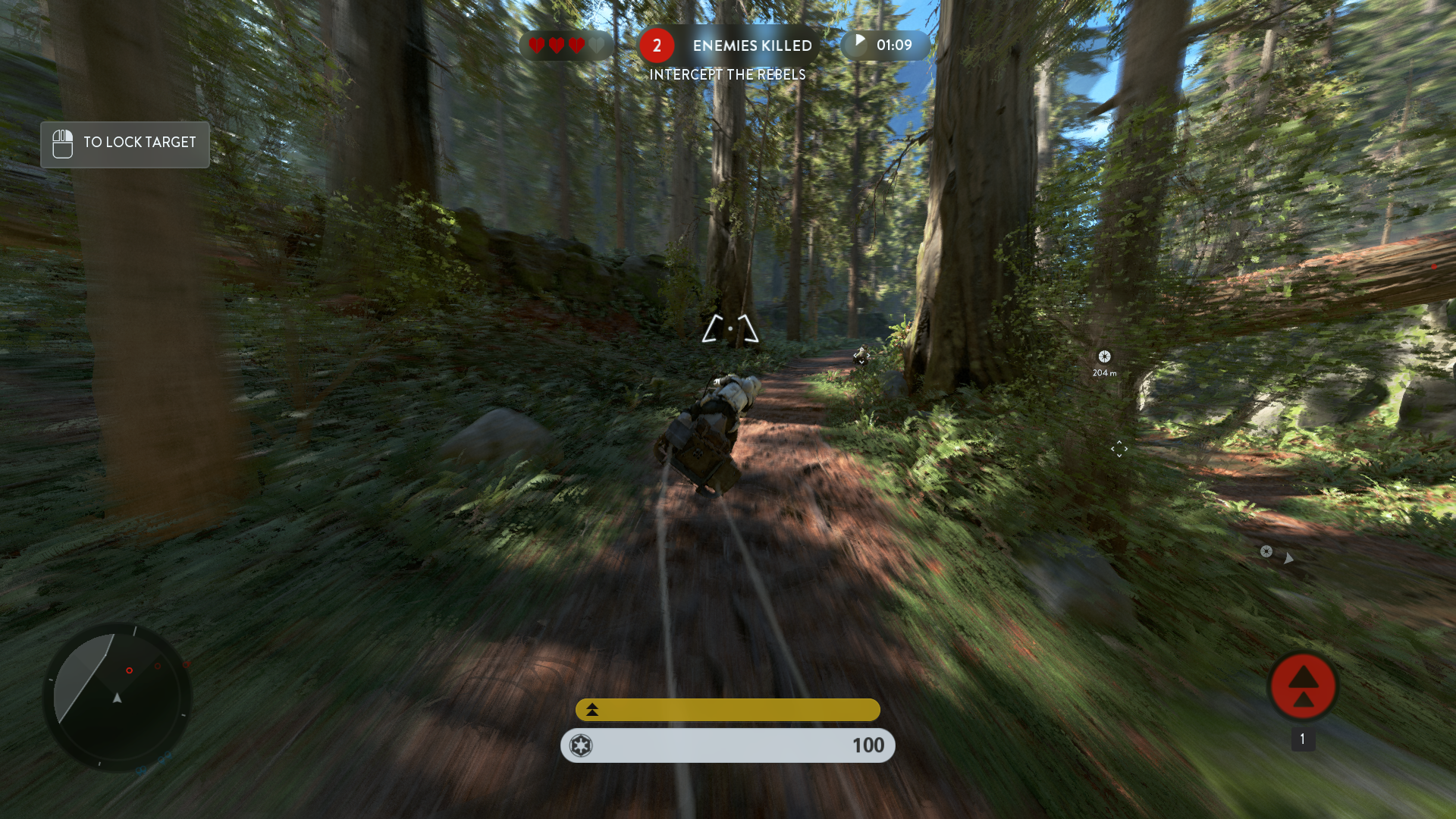Click the circular radar minimap
Viewport: 1456px width, 819px height.
[x=117, y=696]
